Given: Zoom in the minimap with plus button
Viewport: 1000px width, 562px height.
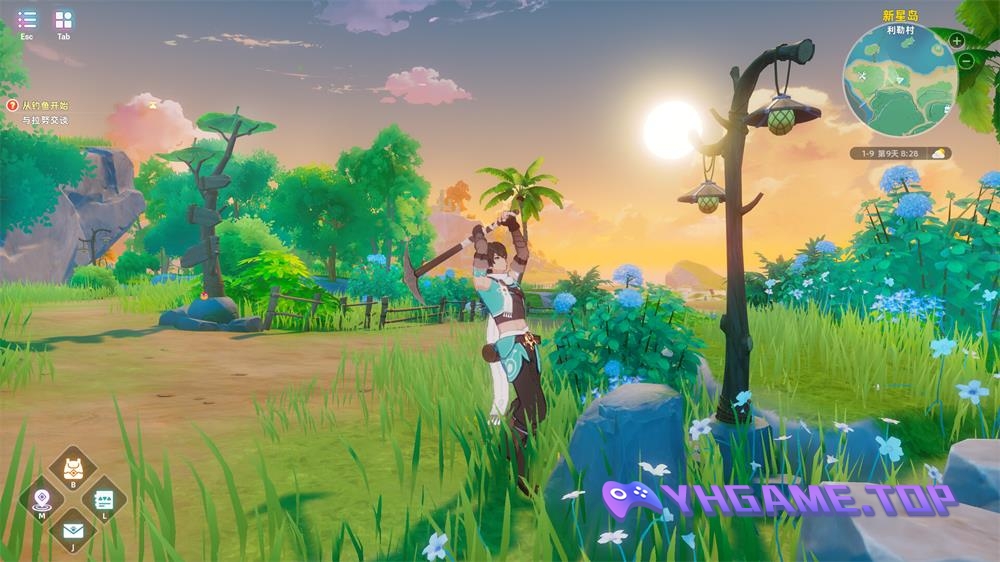Looking at the screenshot, I should pyautogui.click(x=957, y=41).
